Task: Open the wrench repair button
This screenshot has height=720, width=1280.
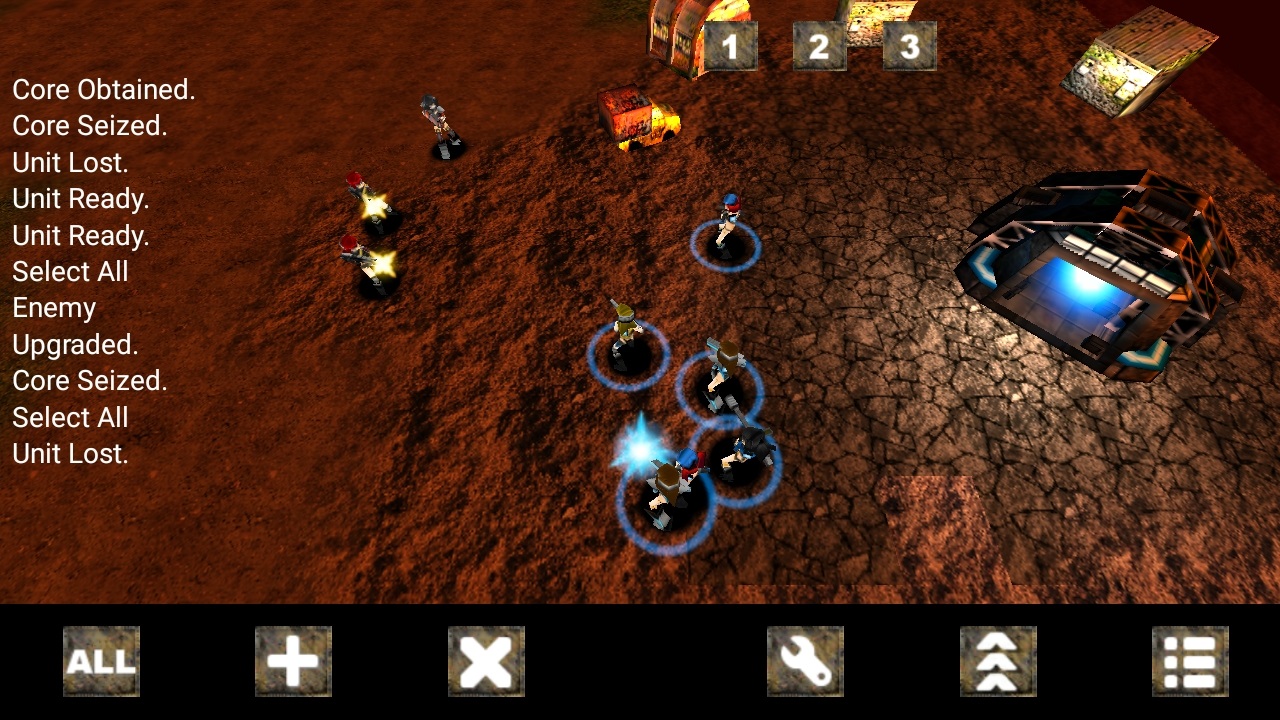Action: 805,661
